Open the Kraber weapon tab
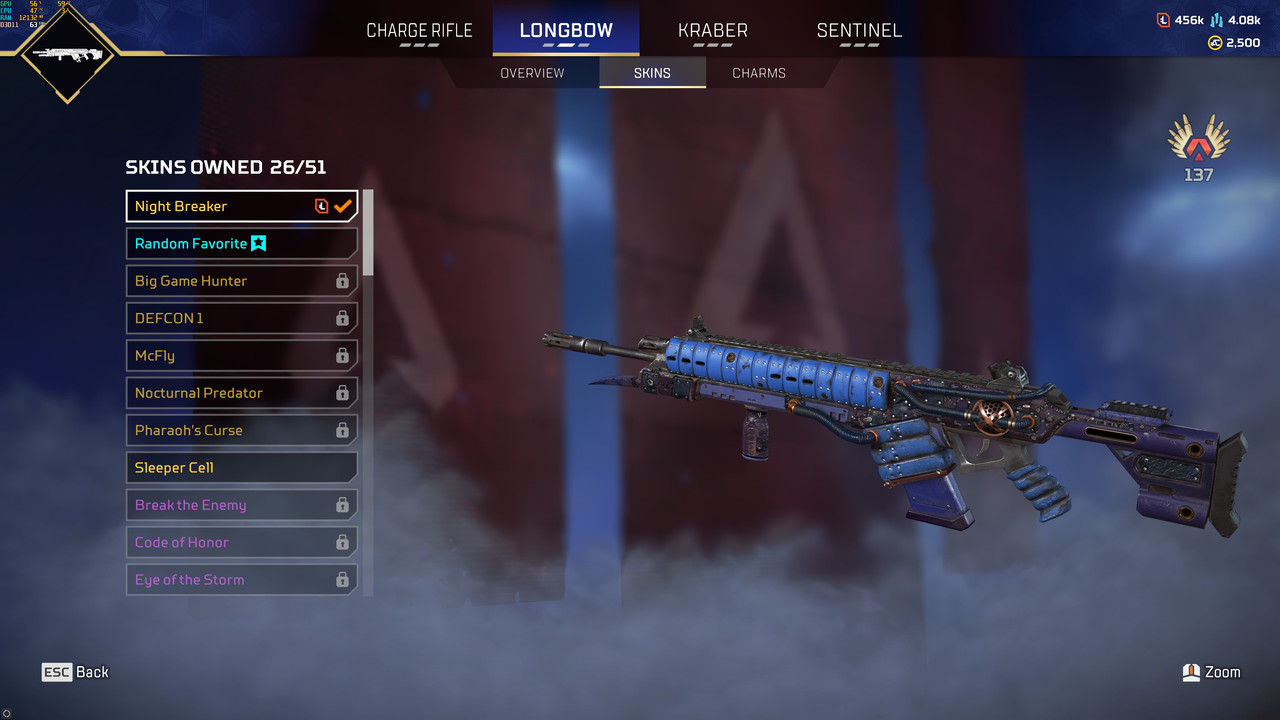Screen dimensions: 1280x720 click(712, 30)
